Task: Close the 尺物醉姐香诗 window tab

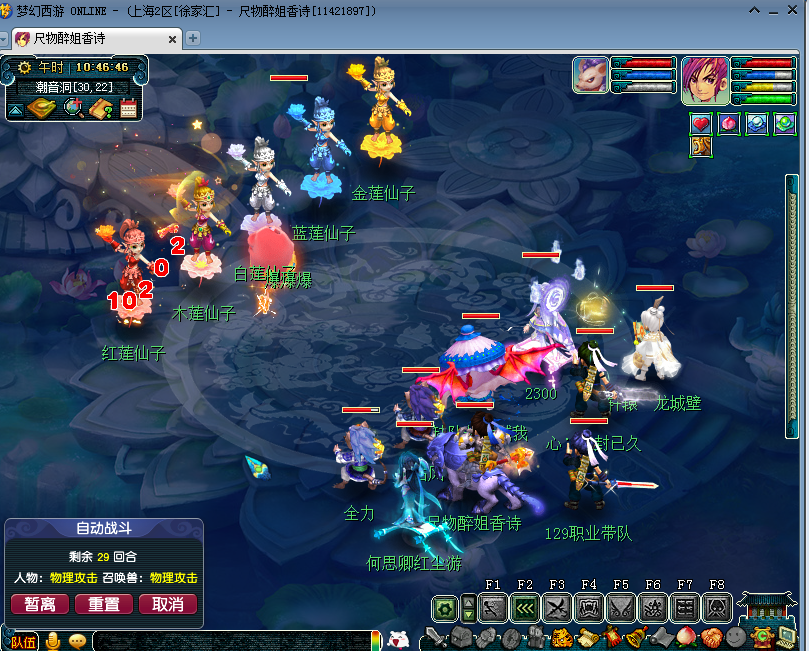Action: [x=173, y=39]
